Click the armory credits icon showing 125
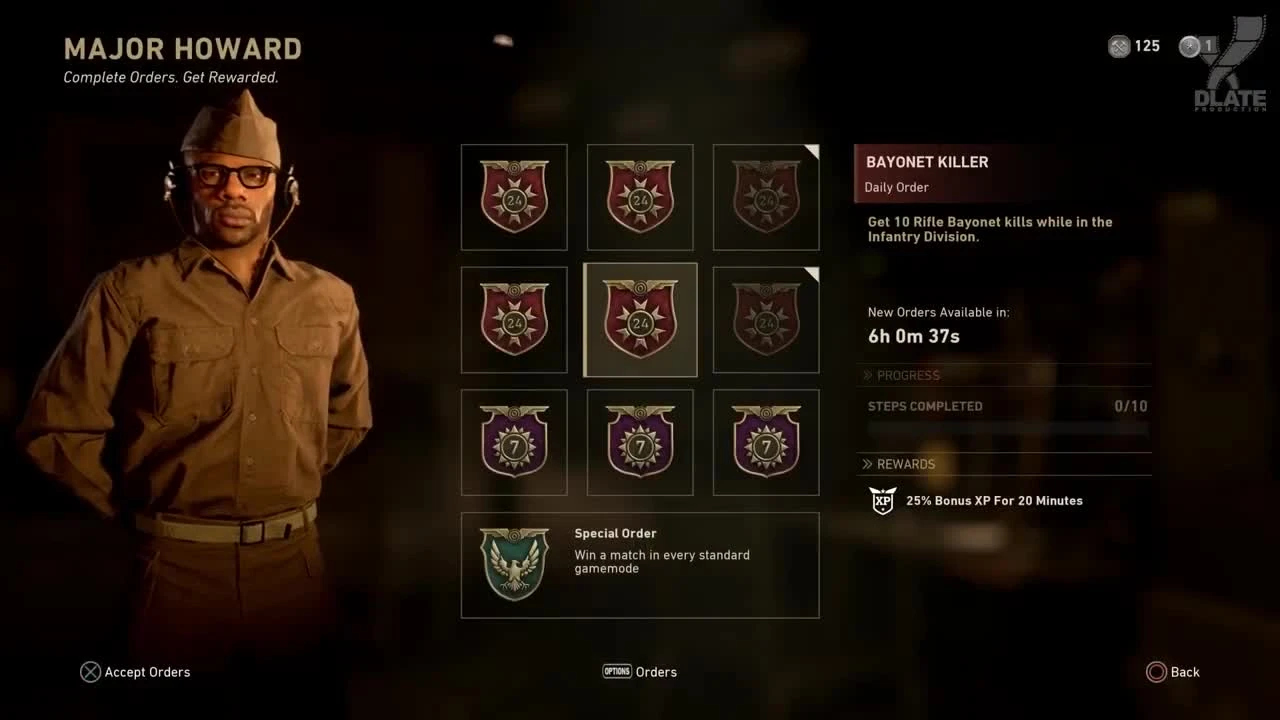The height and width of the screenshot is (720, 1280). (x=1118, y=46)
